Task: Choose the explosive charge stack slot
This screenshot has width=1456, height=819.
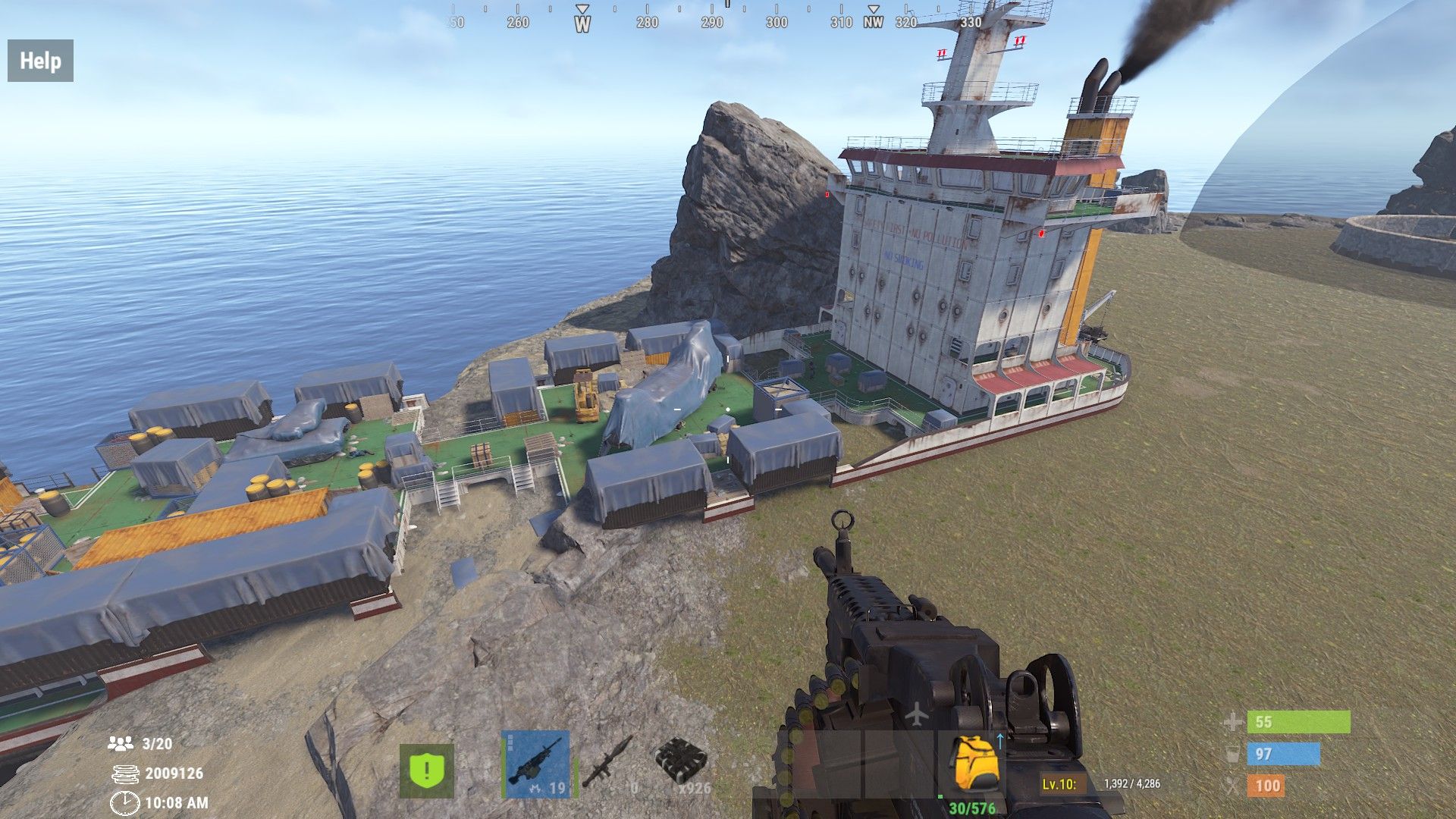Action: 682,764
